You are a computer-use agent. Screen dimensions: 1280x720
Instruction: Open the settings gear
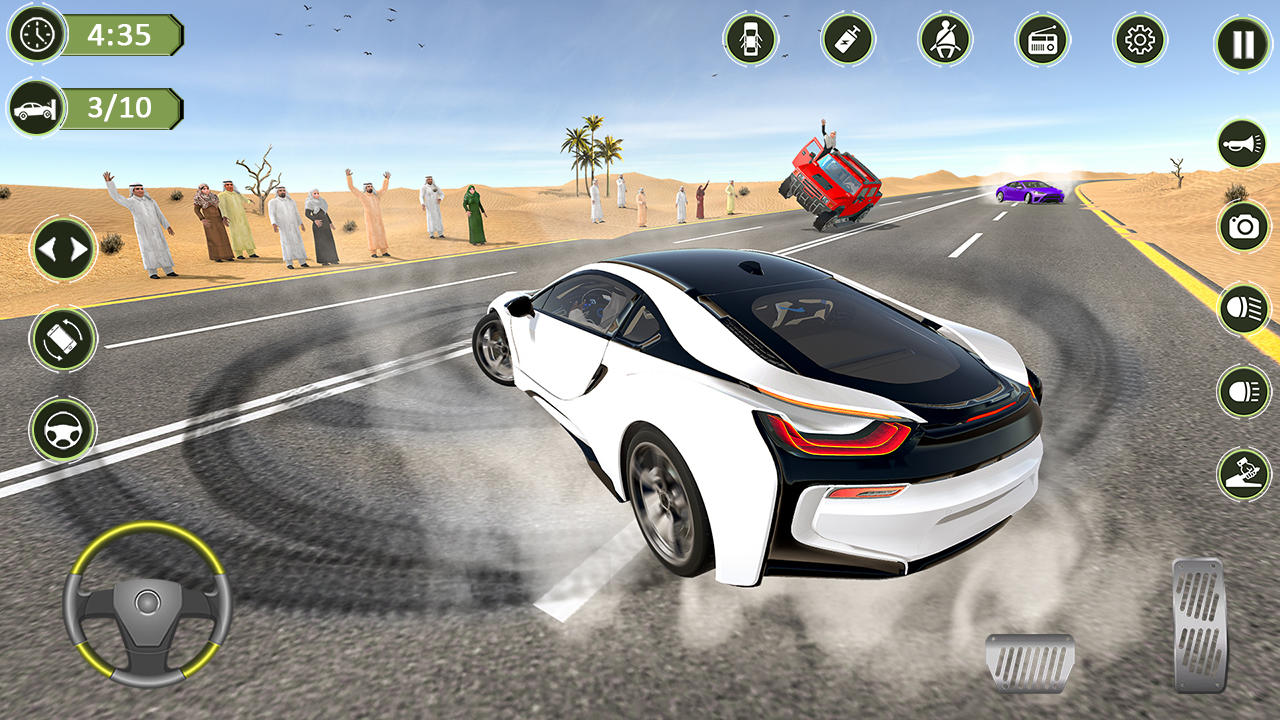pos(1140,40)
